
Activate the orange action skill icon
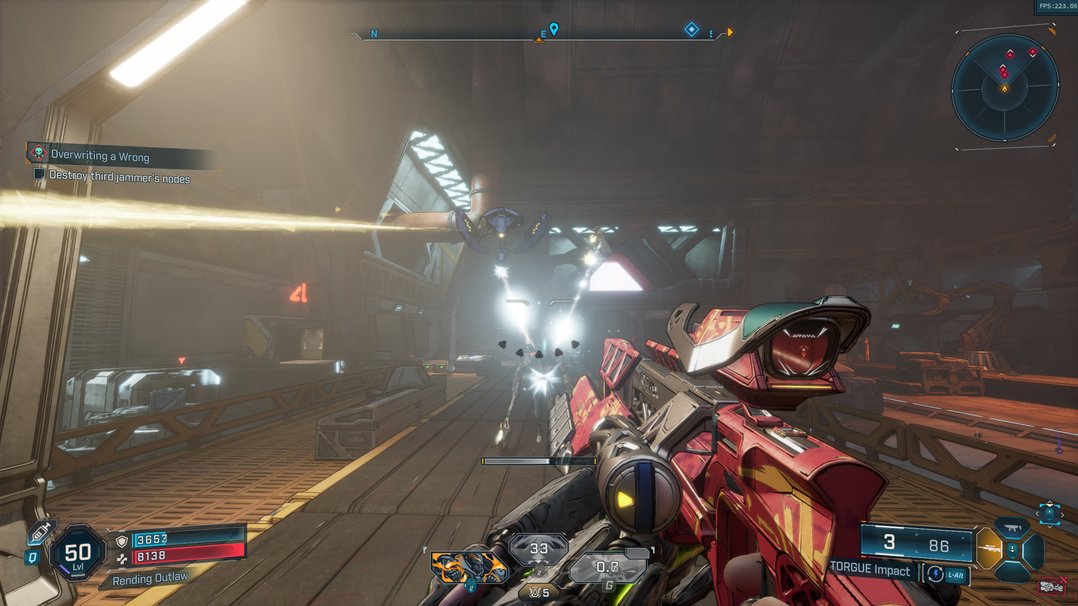coord(469,567)
